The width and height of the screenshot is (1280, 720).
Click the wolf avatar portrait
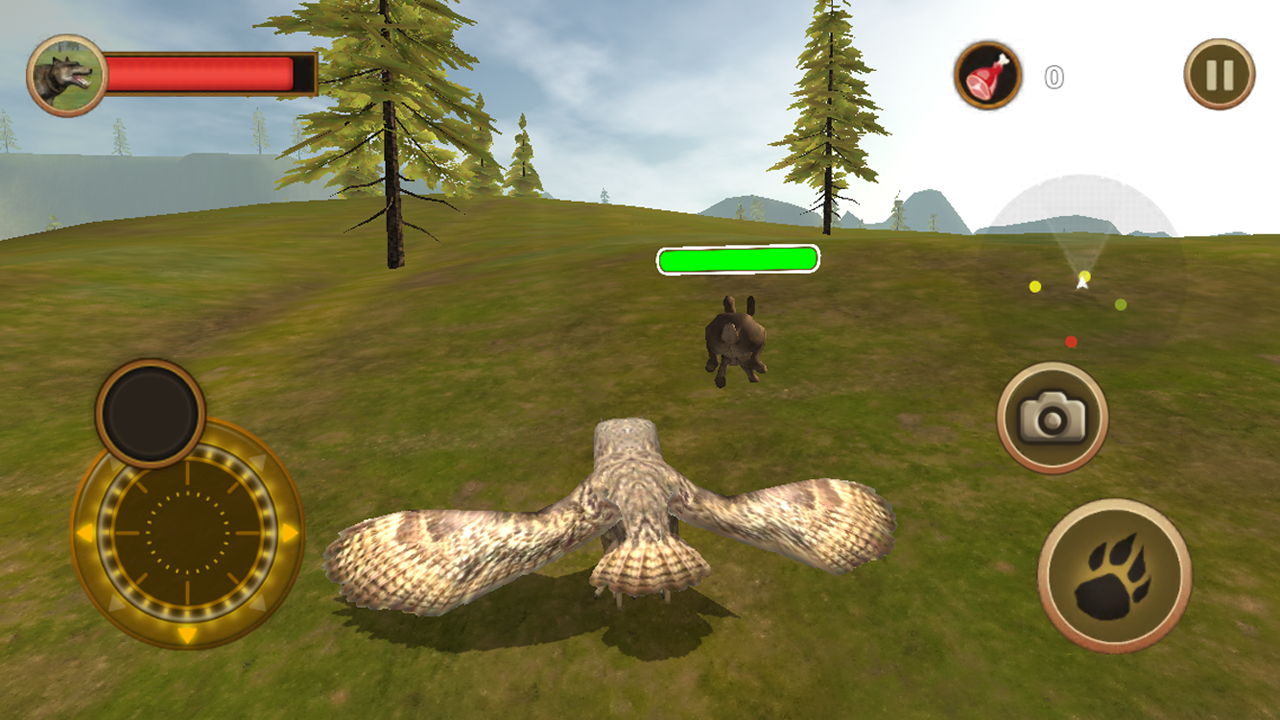pyautogui.click(x=68, y=75)
